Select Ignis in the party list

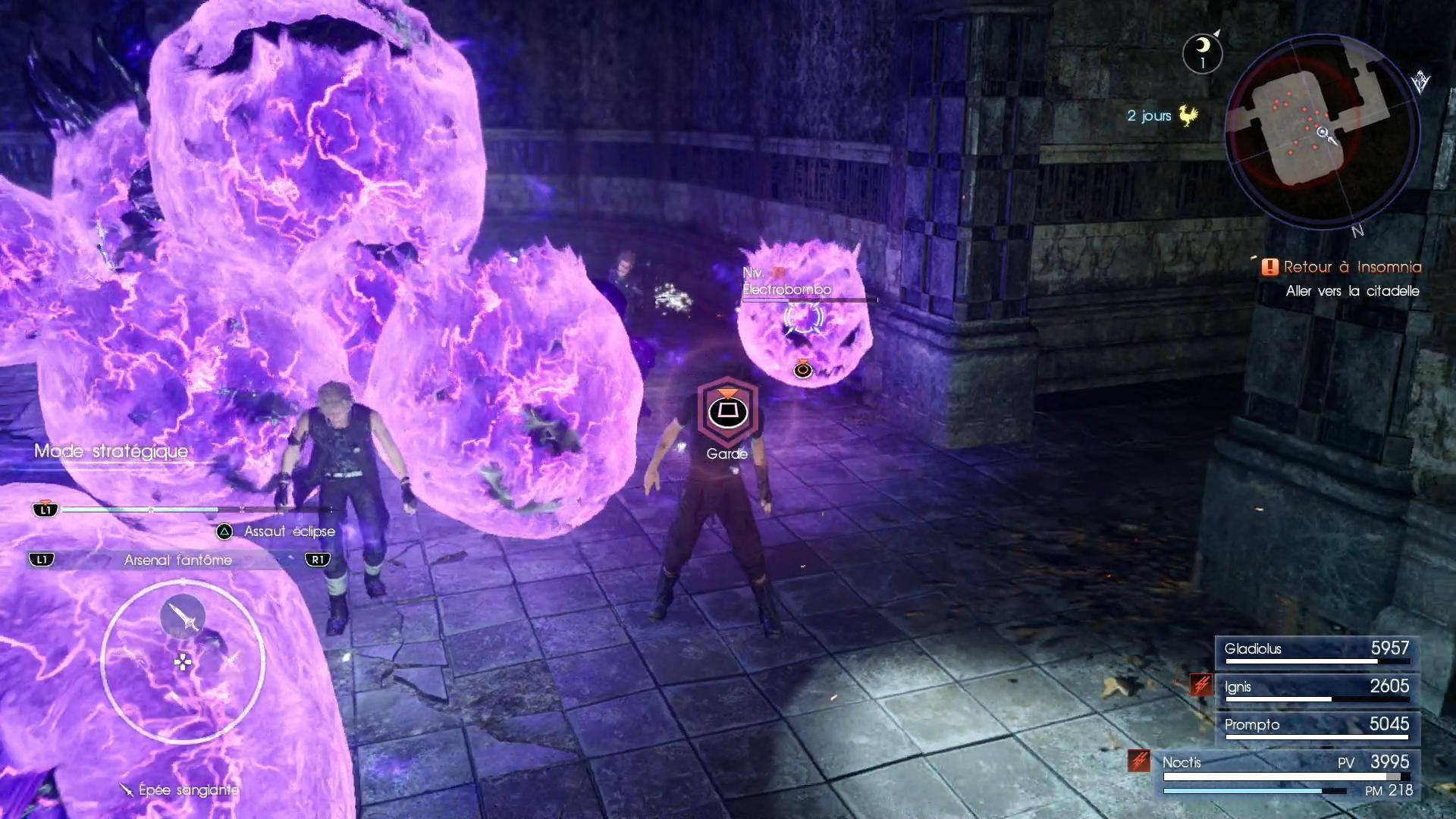point(1316,688)
